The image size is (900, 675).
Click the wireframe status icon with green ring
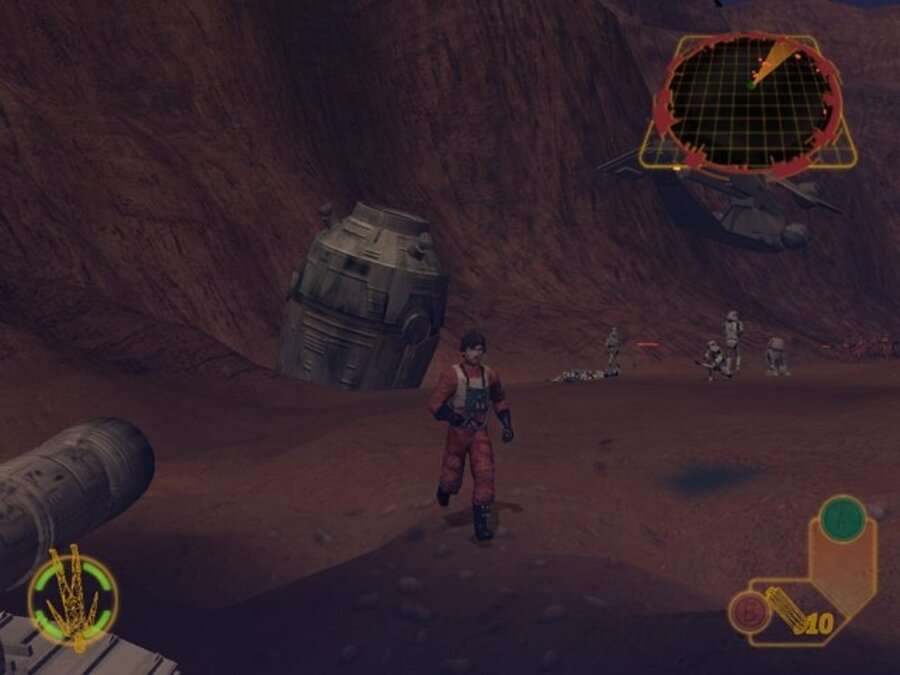point(72,603)
